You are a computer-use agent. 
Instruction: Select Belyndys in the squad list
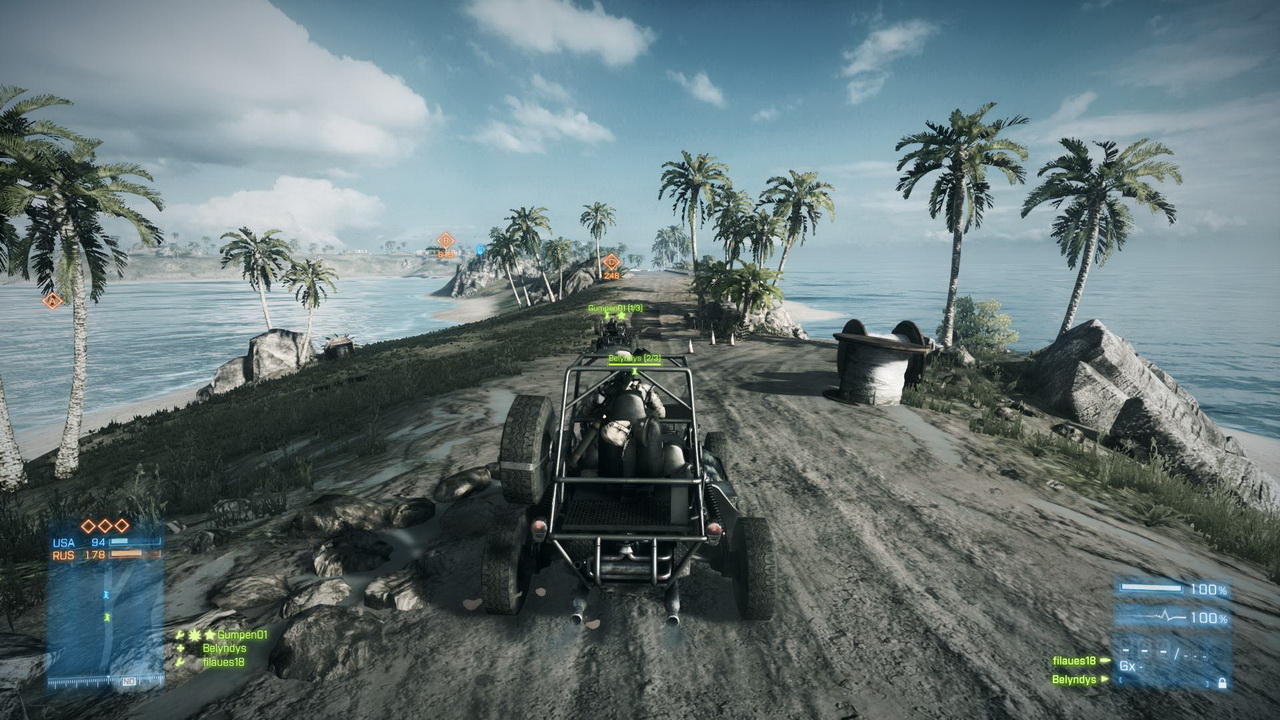coord(224,648)
